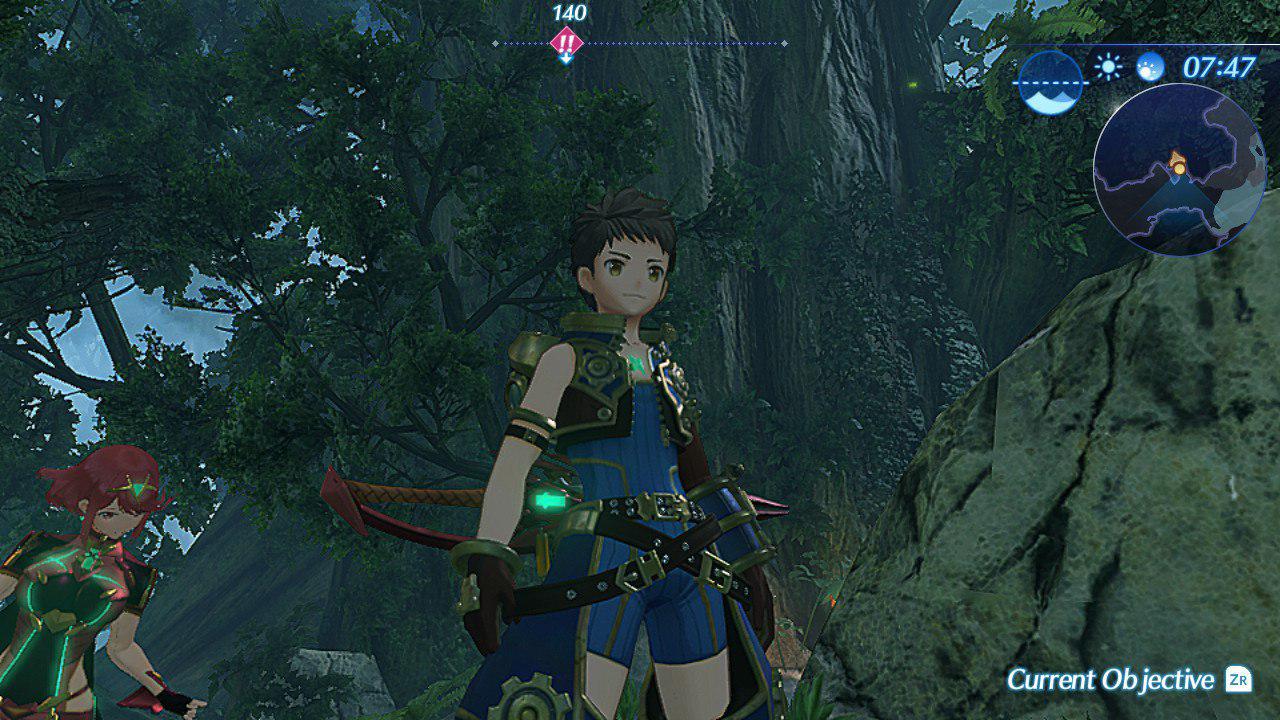Image resolution: width=1280 pixels, height=720 pixels.
Task: Click the moon time-of-day icon
Action: coord(1151,67)
